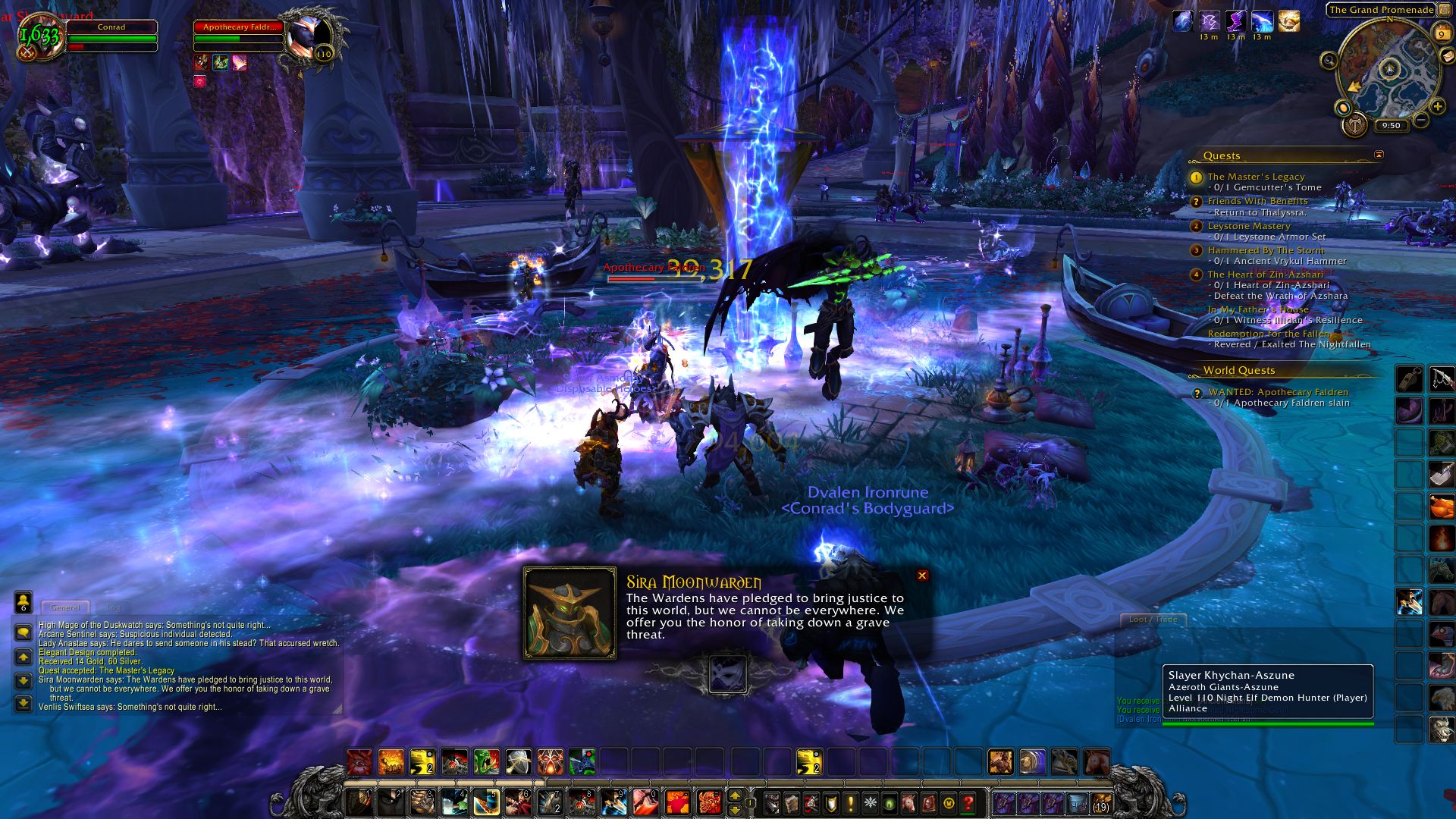Open the Class Hall report button
This screenshot has width=1456, height=819.
coord(1354,125)
